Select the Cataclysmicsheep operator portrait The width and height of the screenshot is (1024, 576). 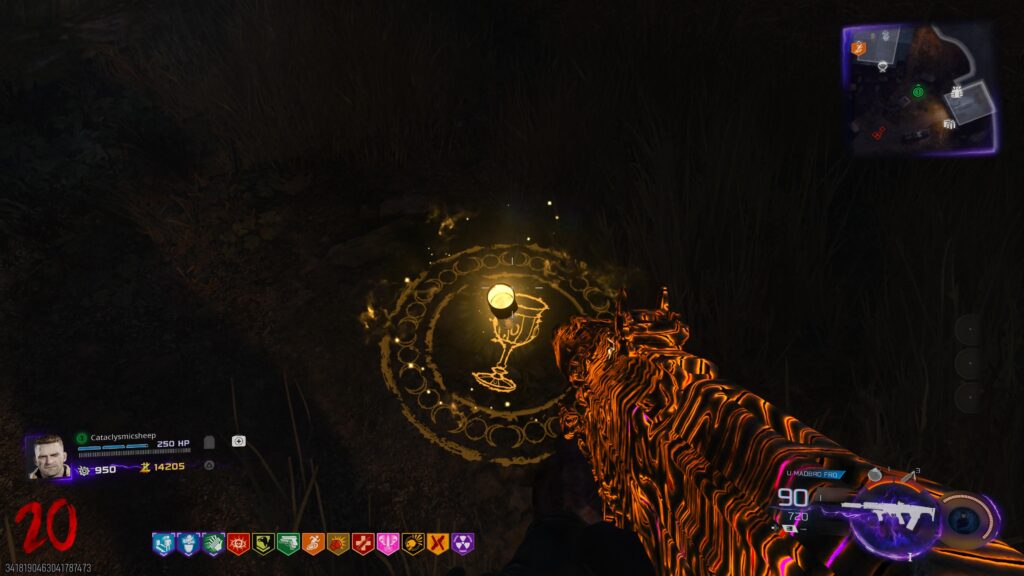47,457
